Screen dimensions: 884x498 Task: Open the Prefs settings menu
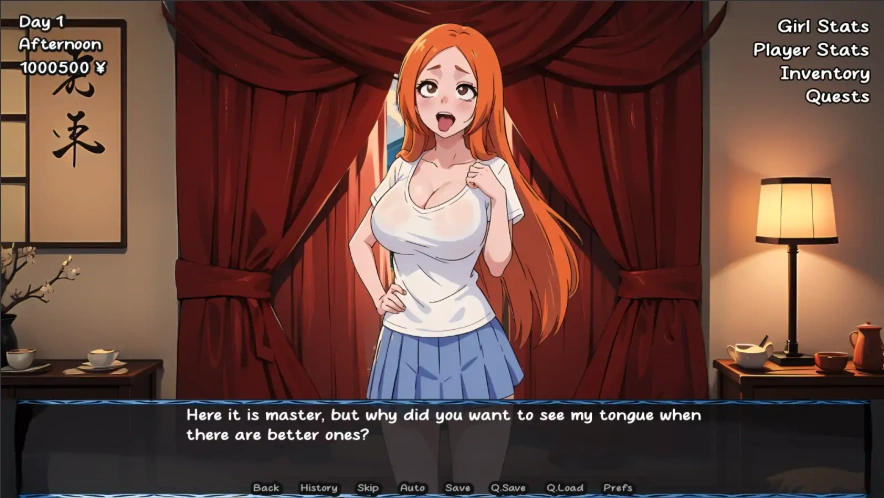[x=618, y=488]
